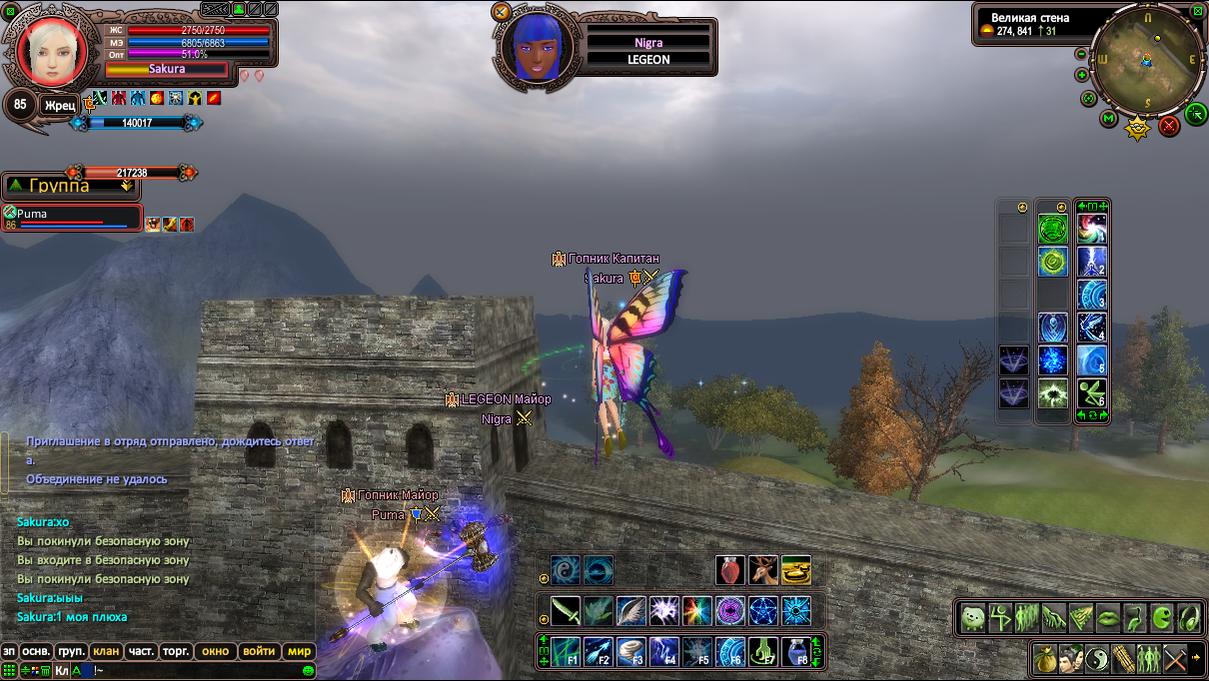Open the yin-yang menu icon

1098,659
